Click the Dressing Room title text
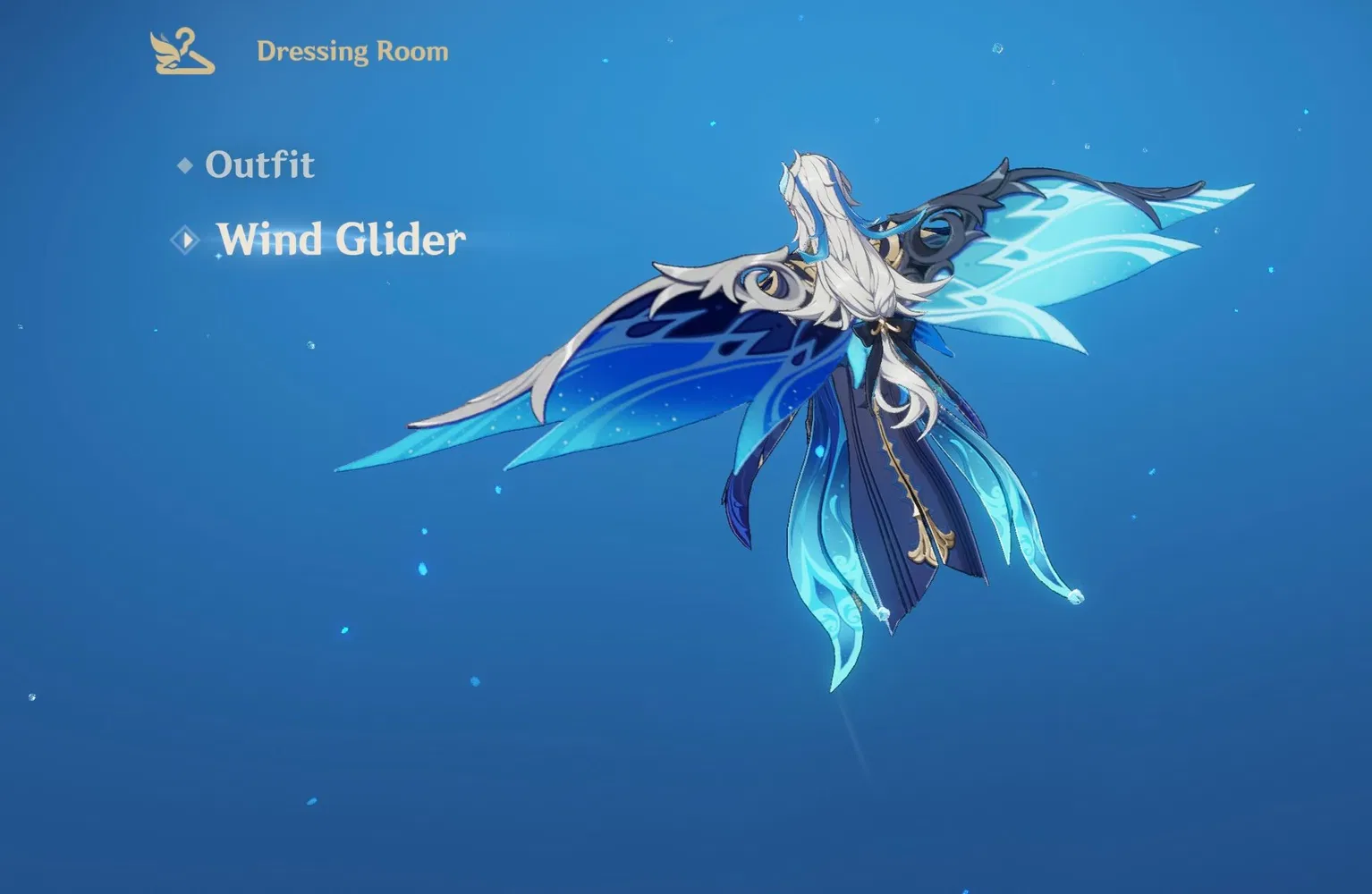This screenshot has width=1372, height=894. tap(351, 51)
